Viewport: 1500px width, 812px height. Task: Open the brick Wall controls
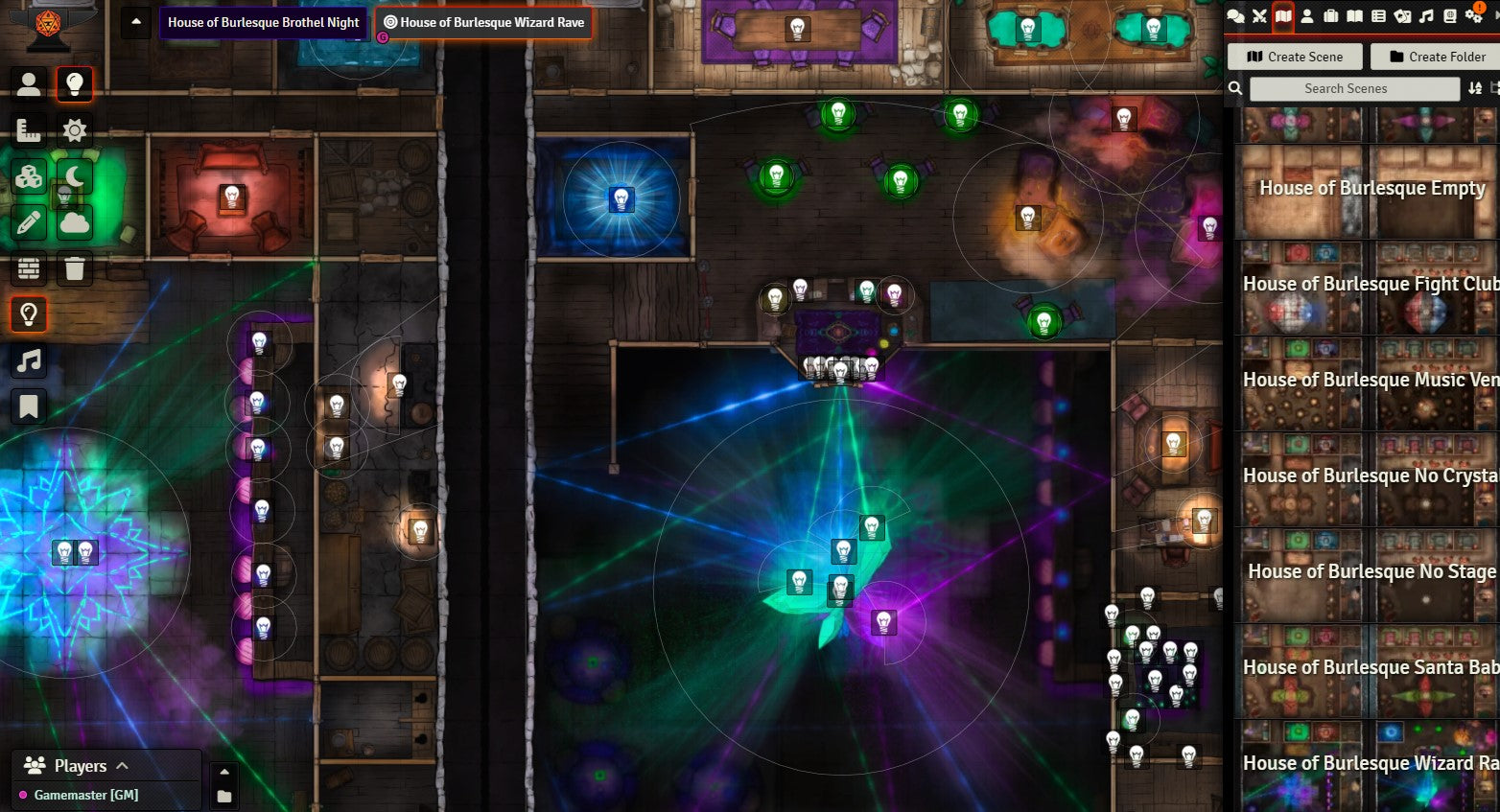pyautogui.click(x=29, y=268)
